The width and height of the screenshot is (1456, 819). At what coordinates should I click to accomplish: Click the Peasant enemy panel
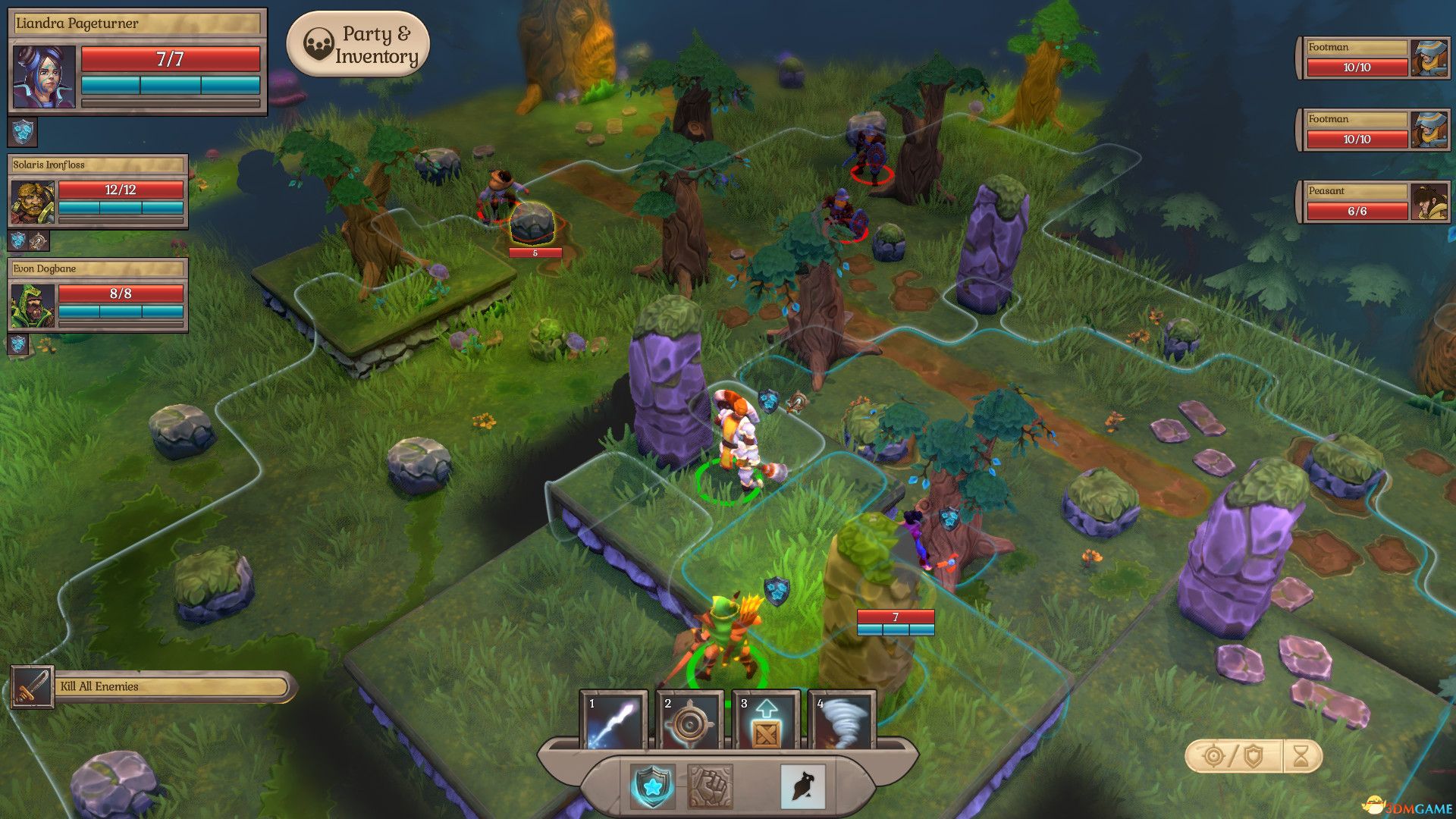(1373, 202)
